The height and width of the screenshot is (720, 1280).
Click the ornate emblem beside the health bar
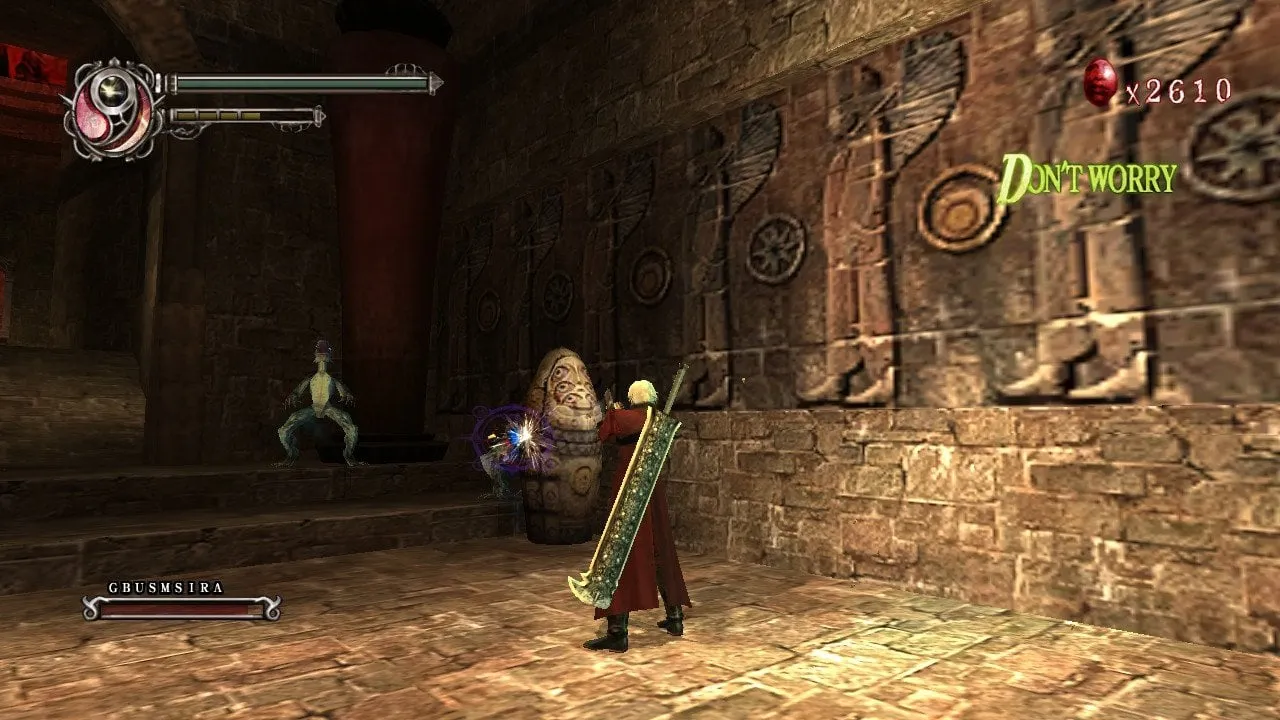112,108
